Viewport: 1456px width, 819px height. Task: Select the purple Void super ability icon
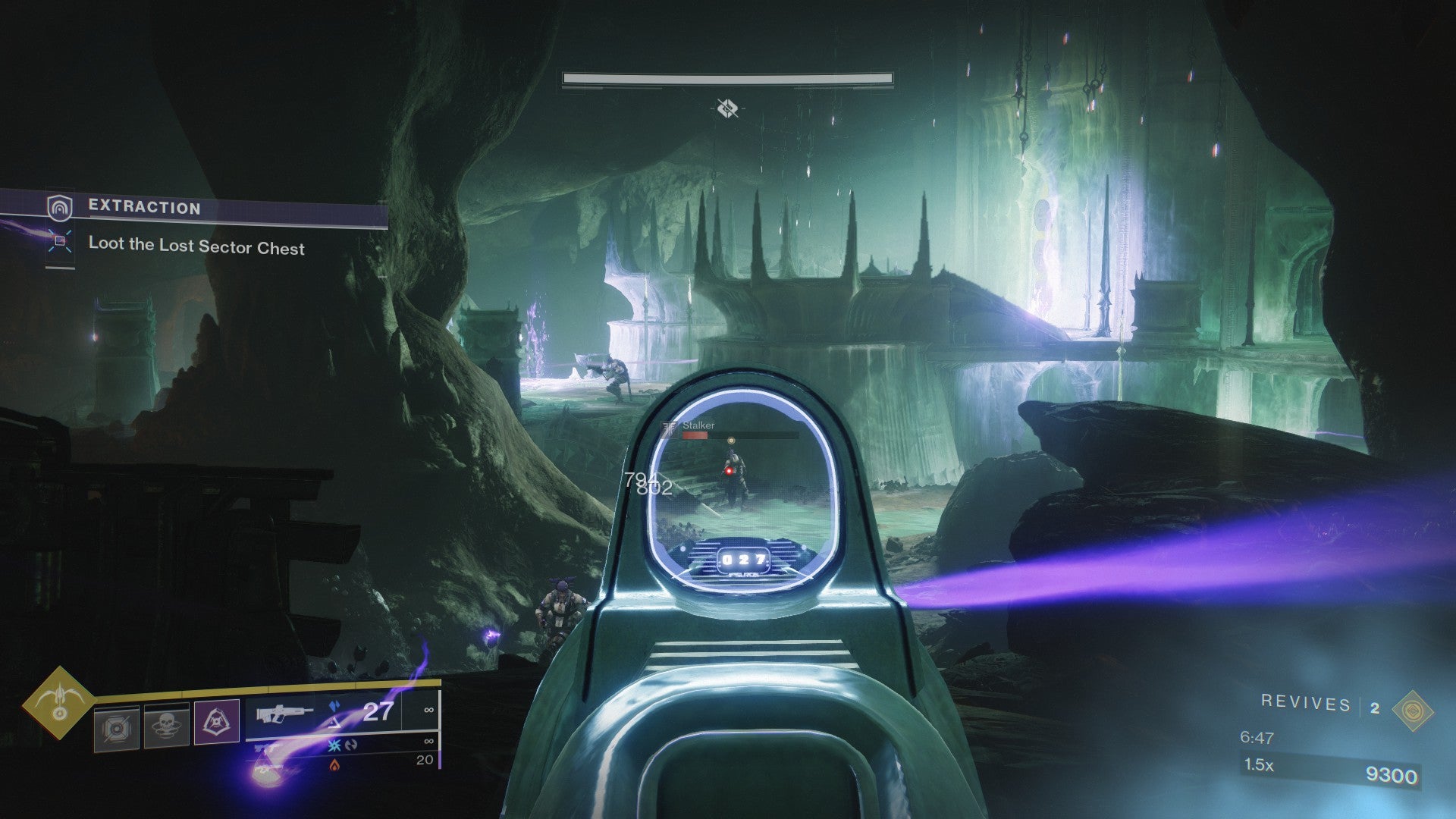click(x=216, y=722)
